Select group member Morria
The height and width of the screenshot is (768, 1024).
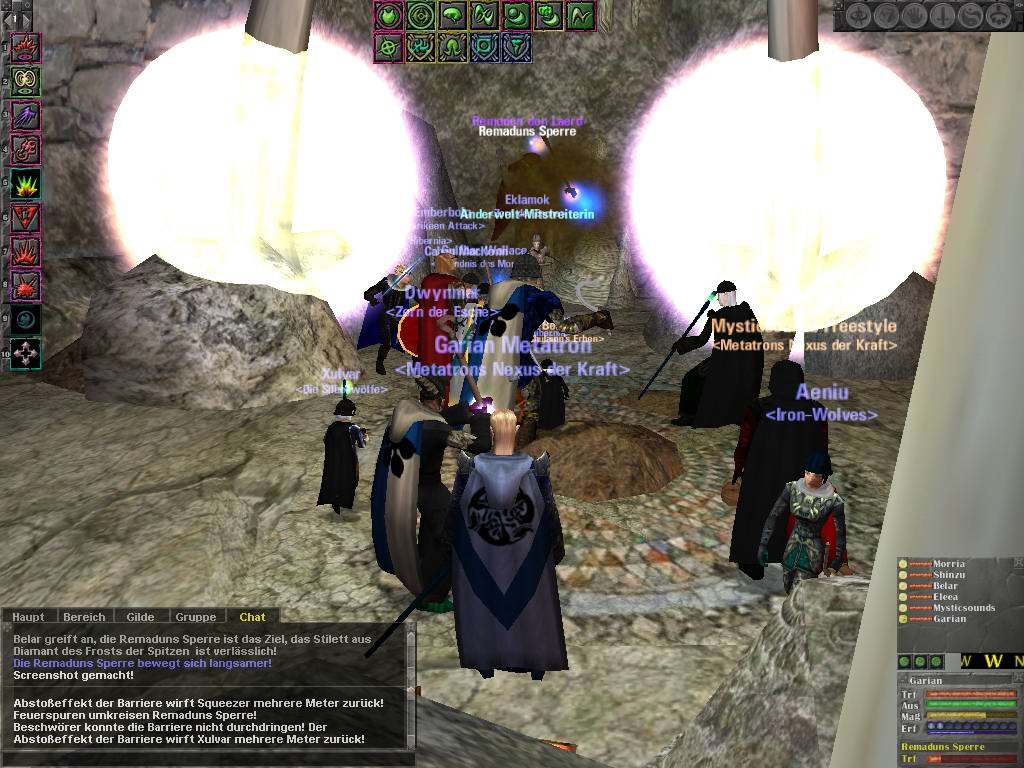(948, 565)
